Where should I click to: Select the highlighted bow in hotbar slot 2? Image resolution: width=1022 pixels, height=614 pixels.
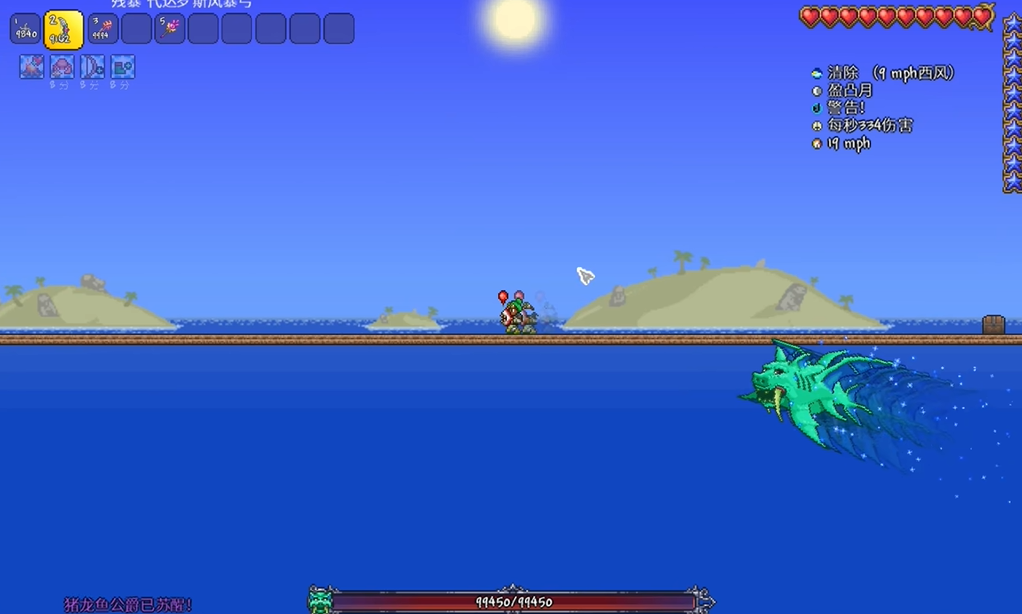tap(64, 29)
